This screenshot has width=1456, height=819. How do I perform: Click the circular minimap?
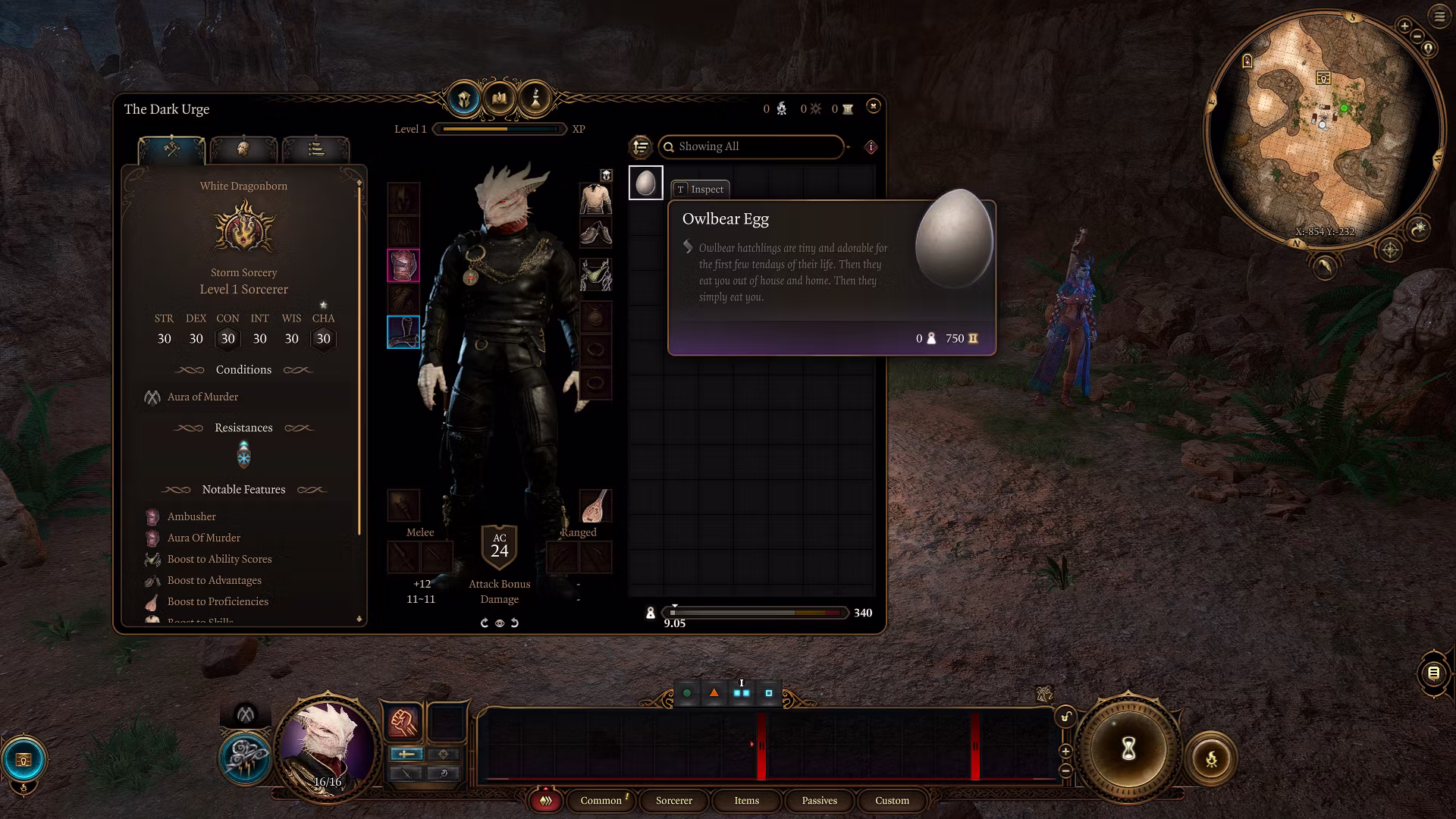point(1322,129)
